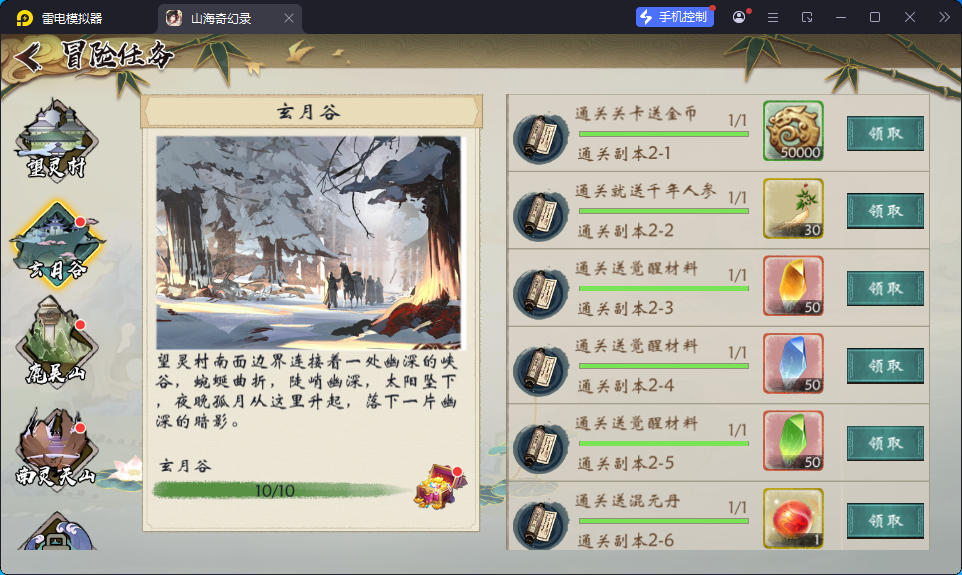View the thousand-year ginseng reward icon
Image resolution: width=962 pixels, height=575 pixels.
[793, 209]
